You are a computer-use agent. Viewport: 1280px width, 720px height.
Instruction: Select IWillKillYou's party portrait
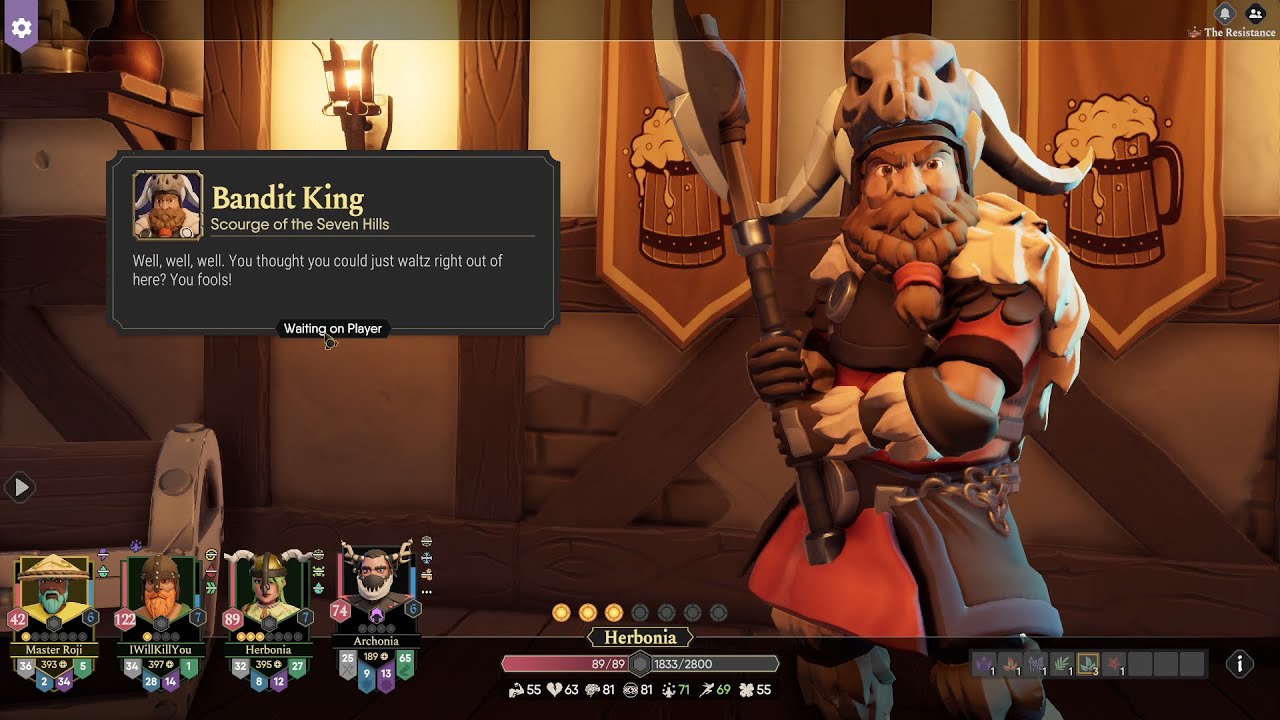(160, 600)
